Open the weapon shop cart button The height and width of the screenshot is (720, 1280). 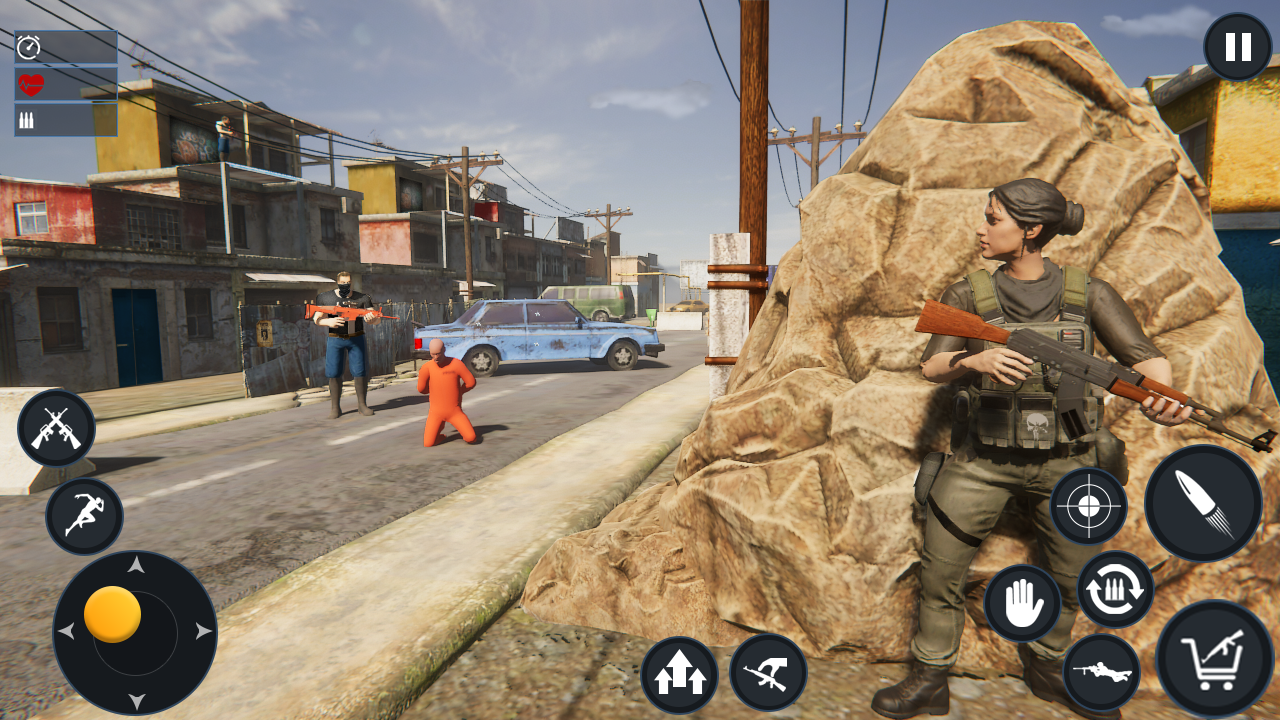1215,659
